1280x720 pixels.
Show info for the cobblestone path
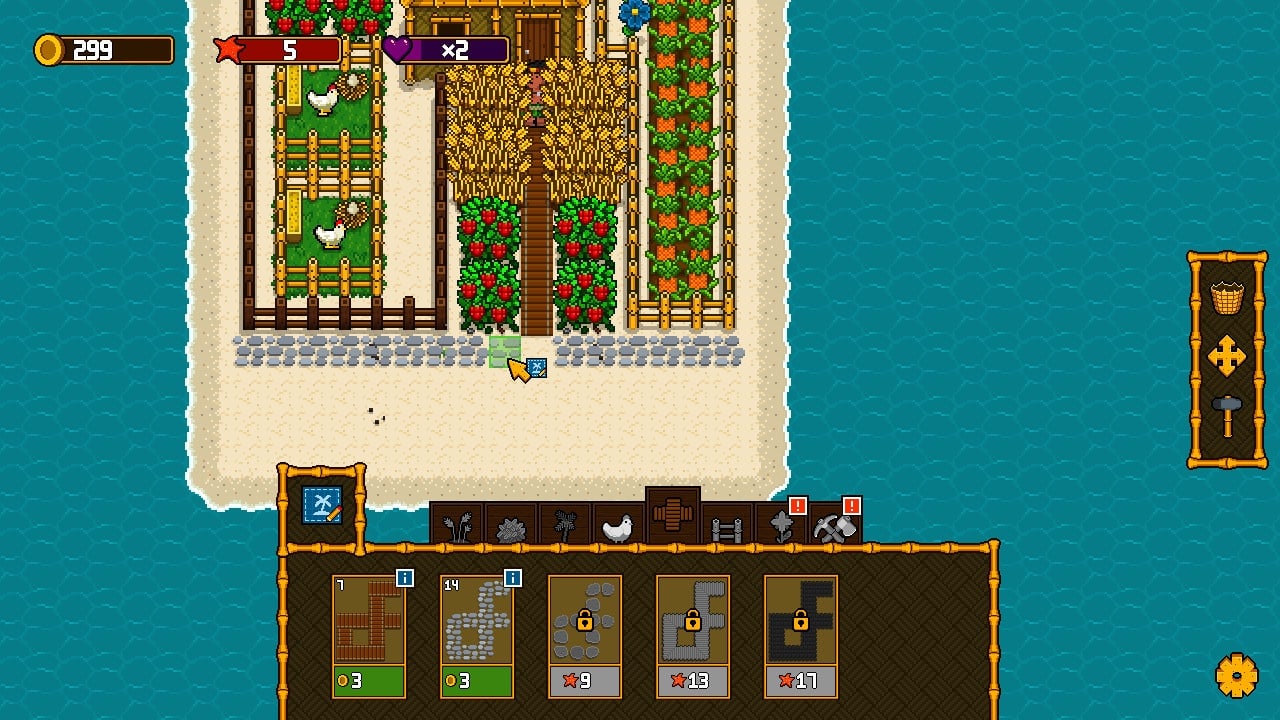point(513,577)
